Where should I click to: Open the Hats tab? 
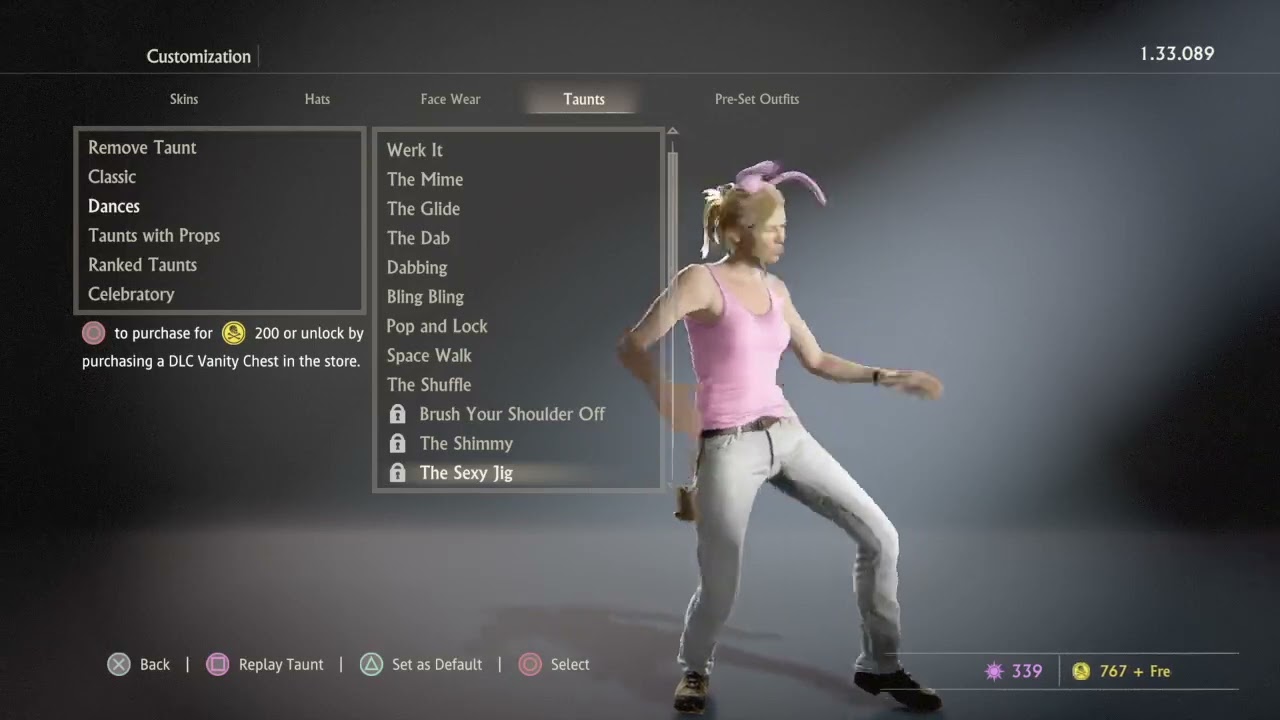tap(317, 99)
